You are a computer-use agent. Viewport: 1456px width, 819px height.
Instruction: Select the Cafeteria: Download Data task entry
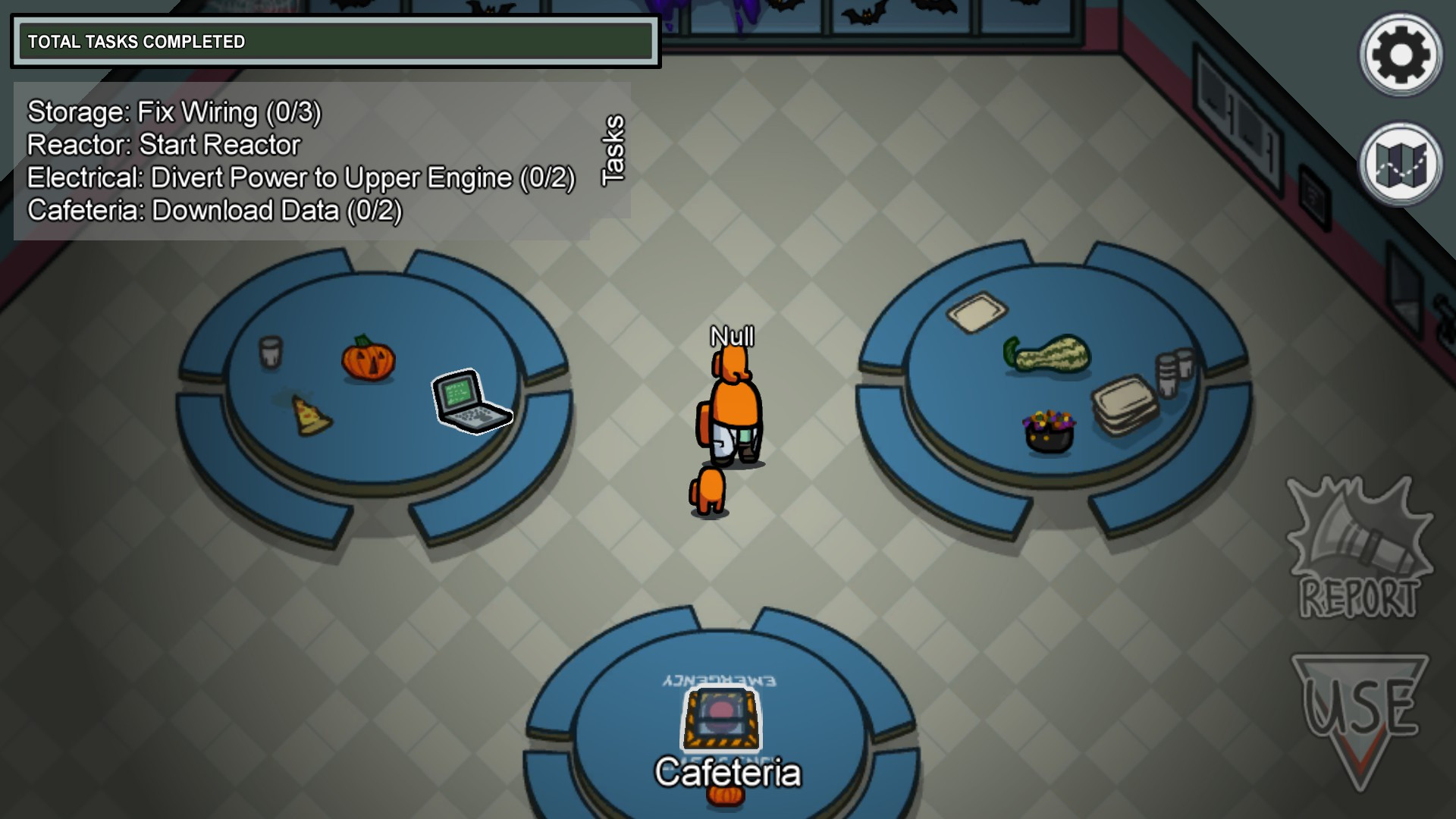[x=214, y=212]
